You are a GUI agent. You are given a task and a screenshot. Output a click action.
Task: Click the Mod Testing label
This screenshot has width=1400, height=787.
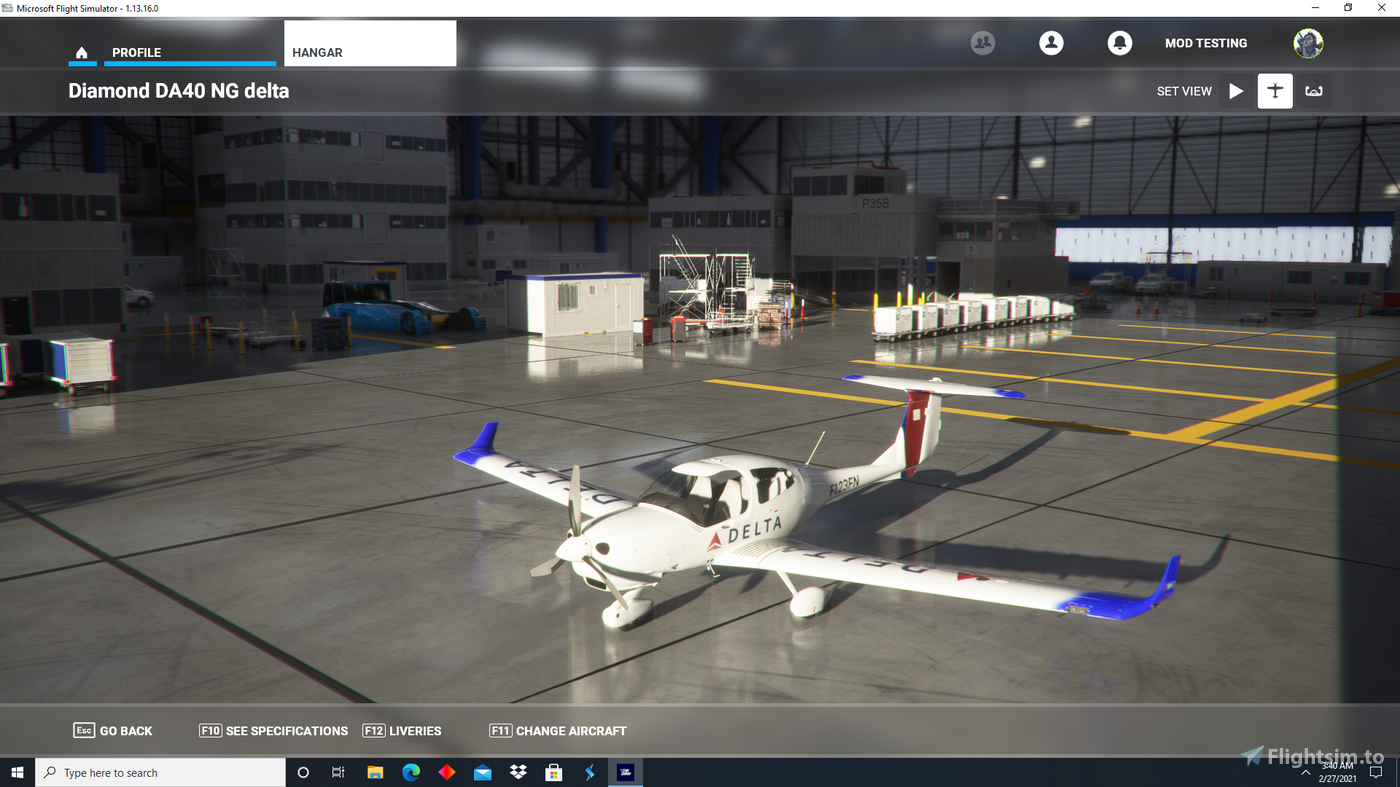pos(1206,43)
